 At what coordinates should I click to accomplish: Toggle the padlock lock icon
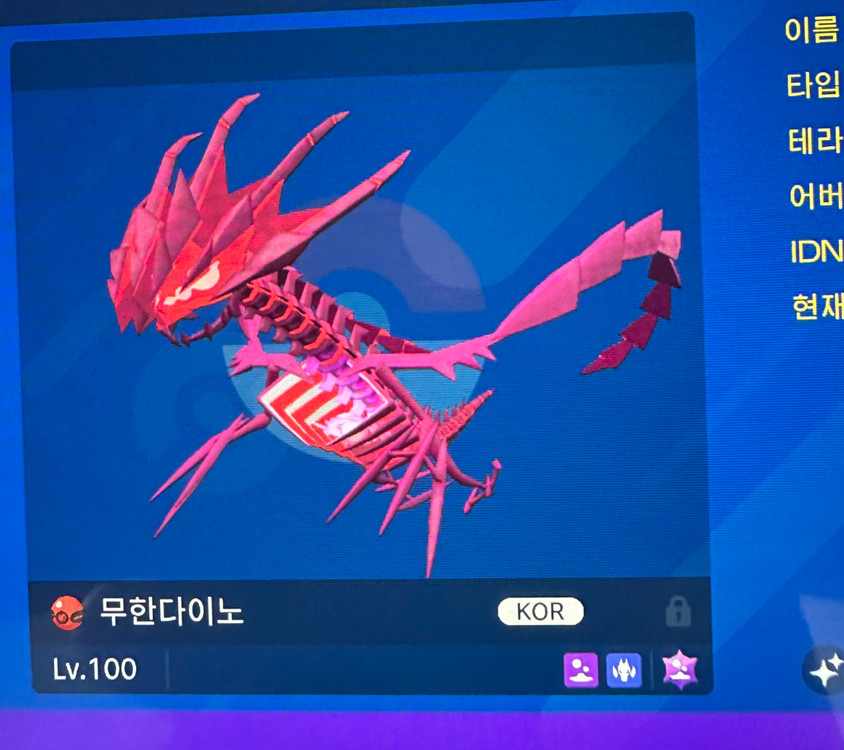pyautogui.click(x=677, y=612)
